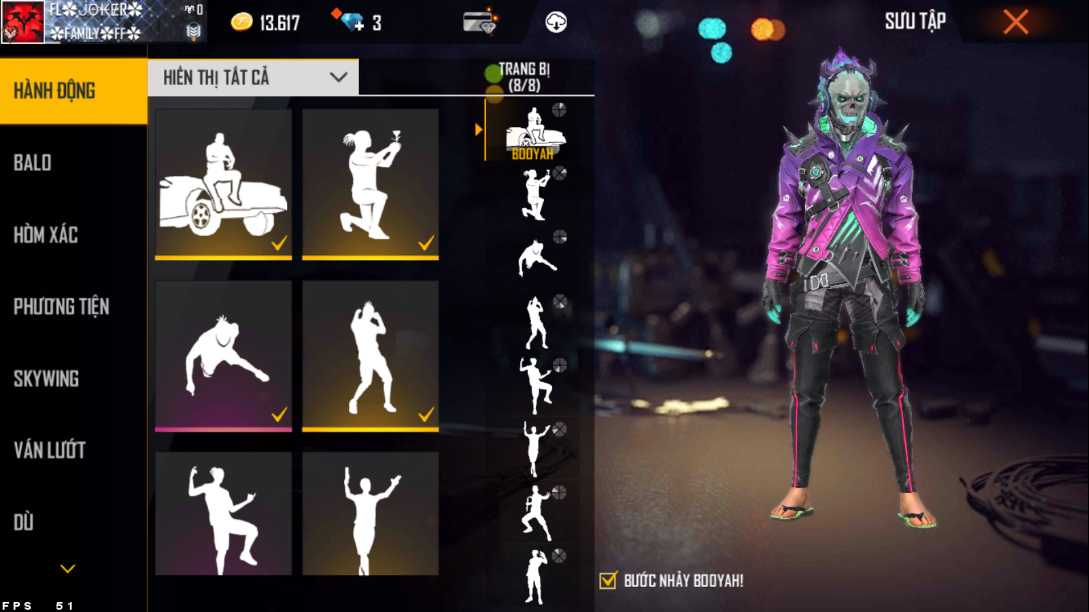1089x612 pixels.
Task: Pick the breakdance emote with pink bar
Action: click(223, 356)
